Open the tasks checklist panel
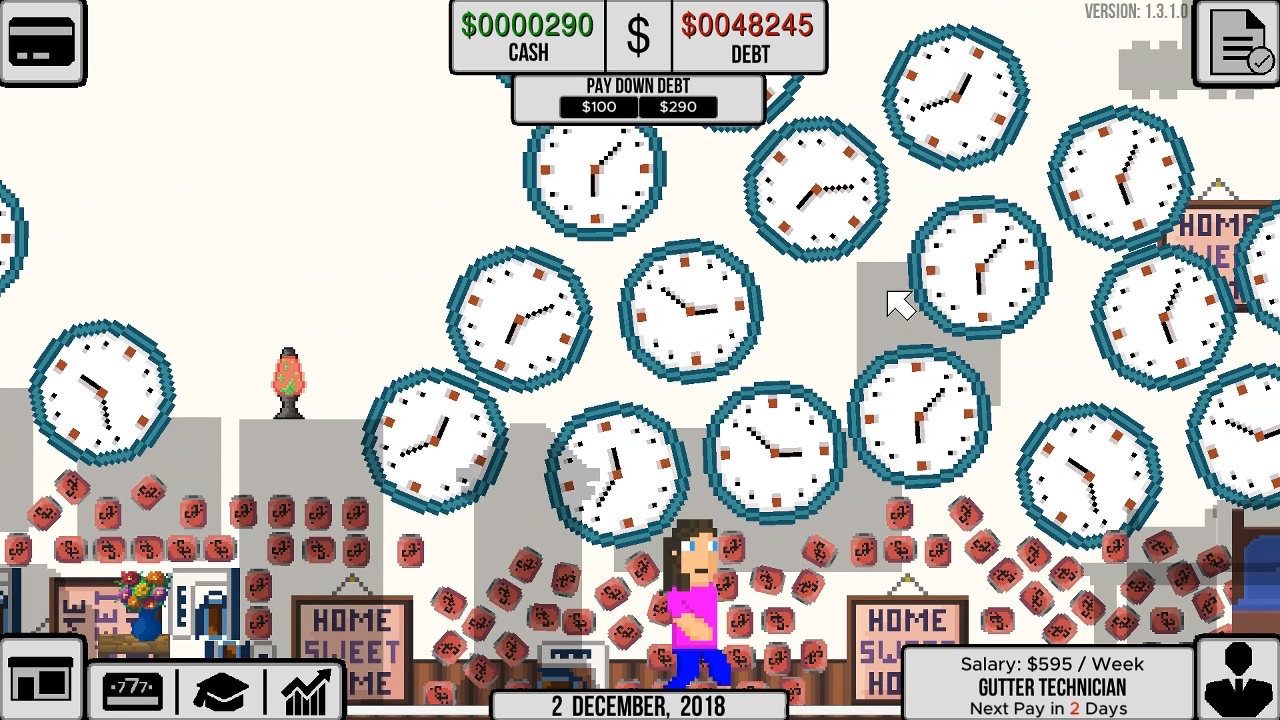This screenshot has height=720, width=1280. pos(1236,42)
